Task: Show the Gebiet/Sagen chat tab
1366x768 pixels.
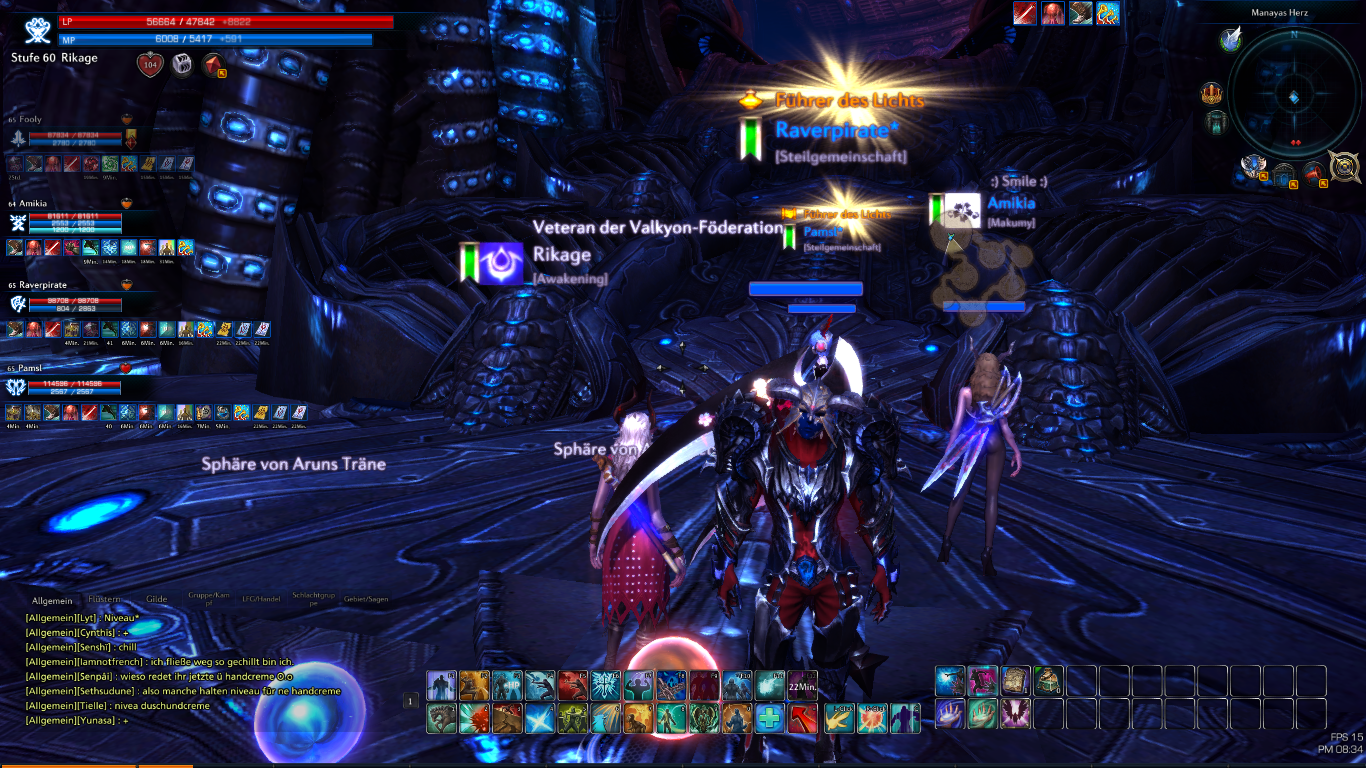Action: [367, 600]
